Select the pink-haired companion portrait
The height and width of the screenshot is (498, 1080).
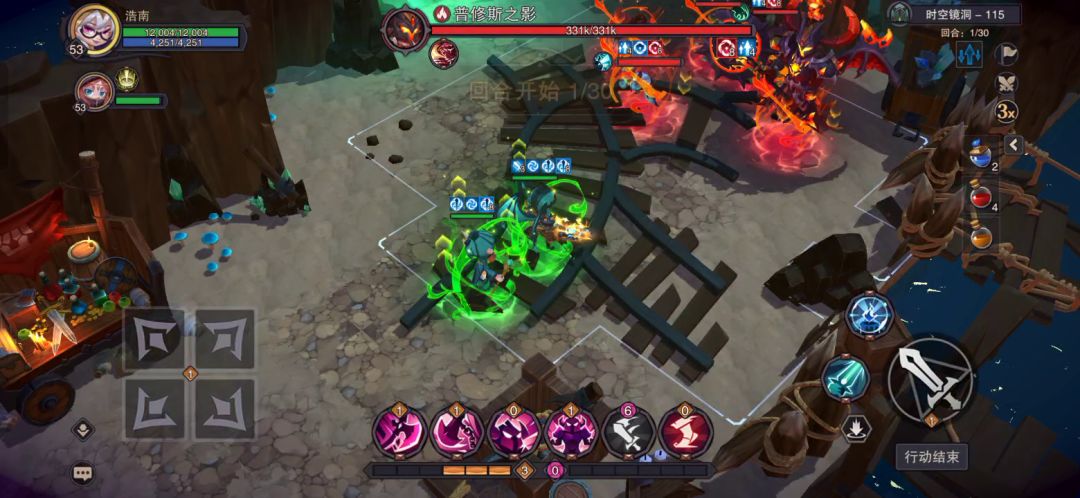pos(95,91)
